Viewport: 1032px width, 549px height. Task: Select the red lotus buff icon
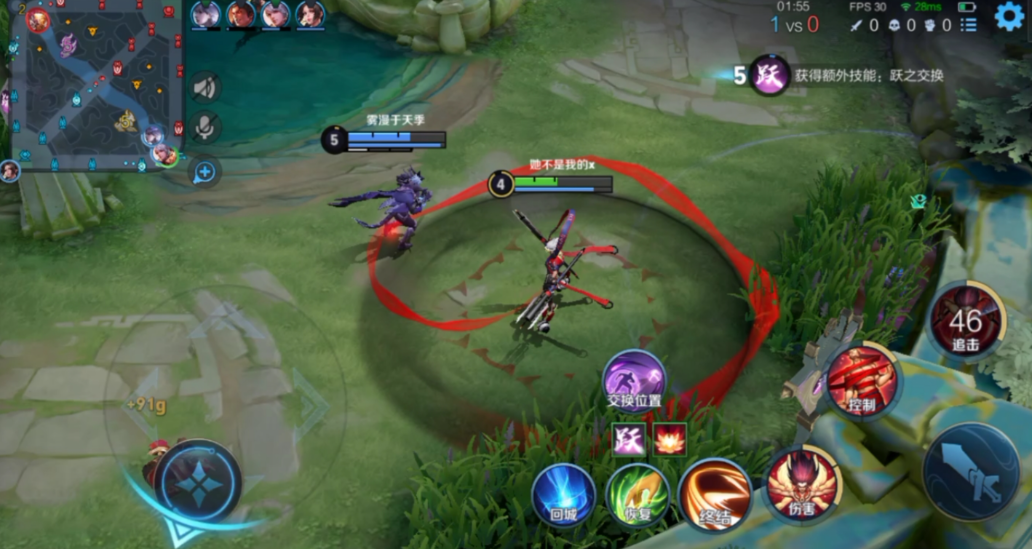670,440
